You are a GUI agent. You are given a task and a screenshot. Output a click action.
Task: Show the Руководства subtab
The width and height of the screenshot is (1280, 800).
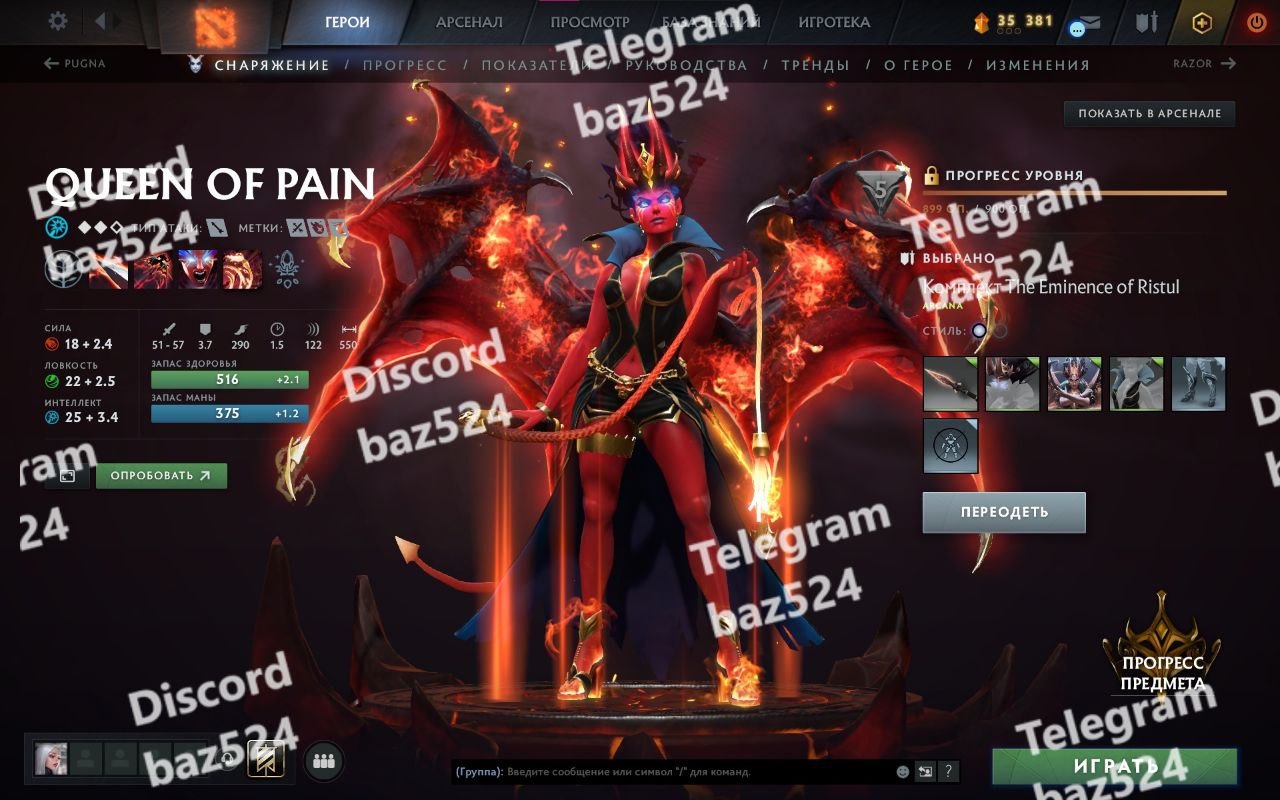tap(686, 65)
